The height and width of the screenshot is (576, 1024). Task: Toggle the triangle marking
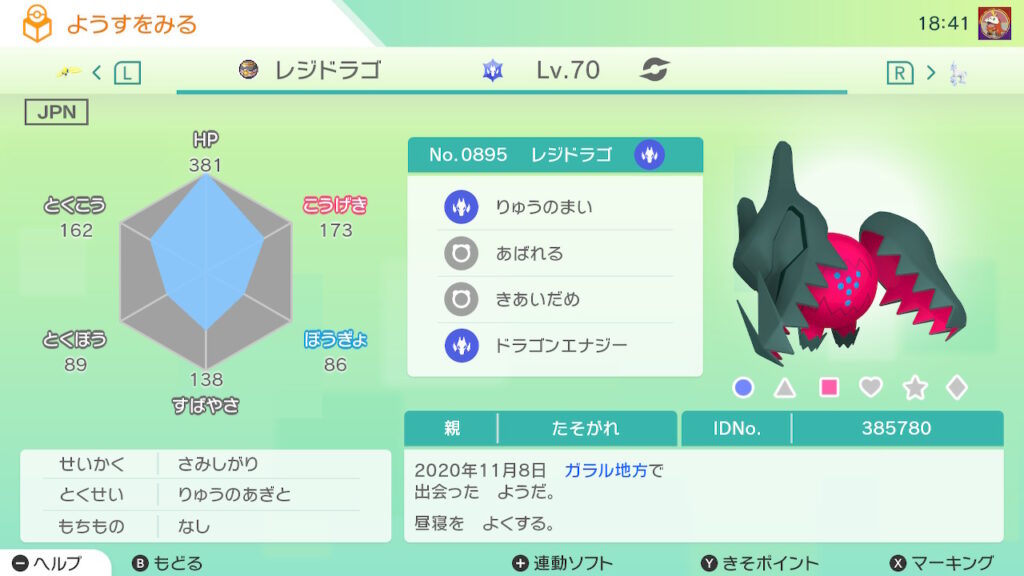pyautogui.click(x=786, y=387)
